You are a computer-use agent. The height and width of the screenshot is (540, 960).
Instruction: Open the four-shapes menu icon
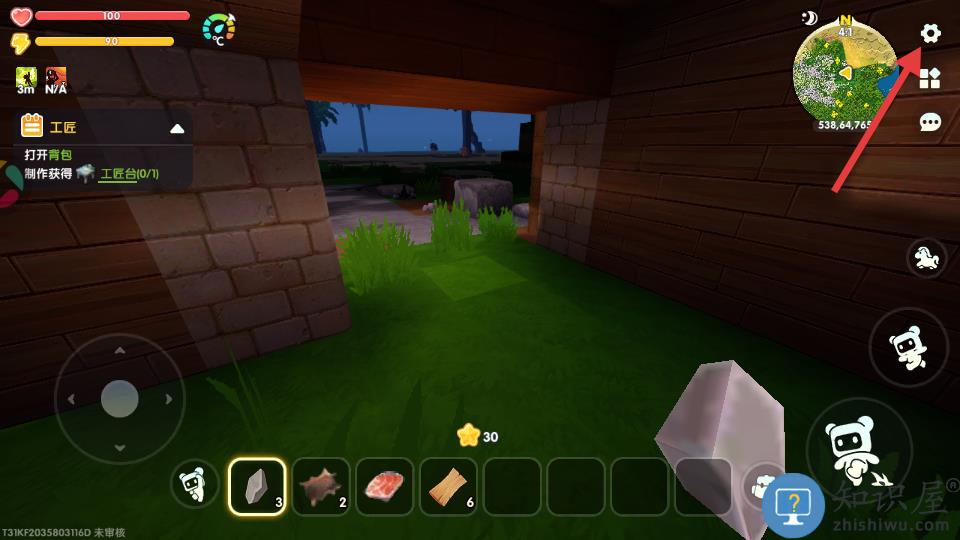coord(930,78)
